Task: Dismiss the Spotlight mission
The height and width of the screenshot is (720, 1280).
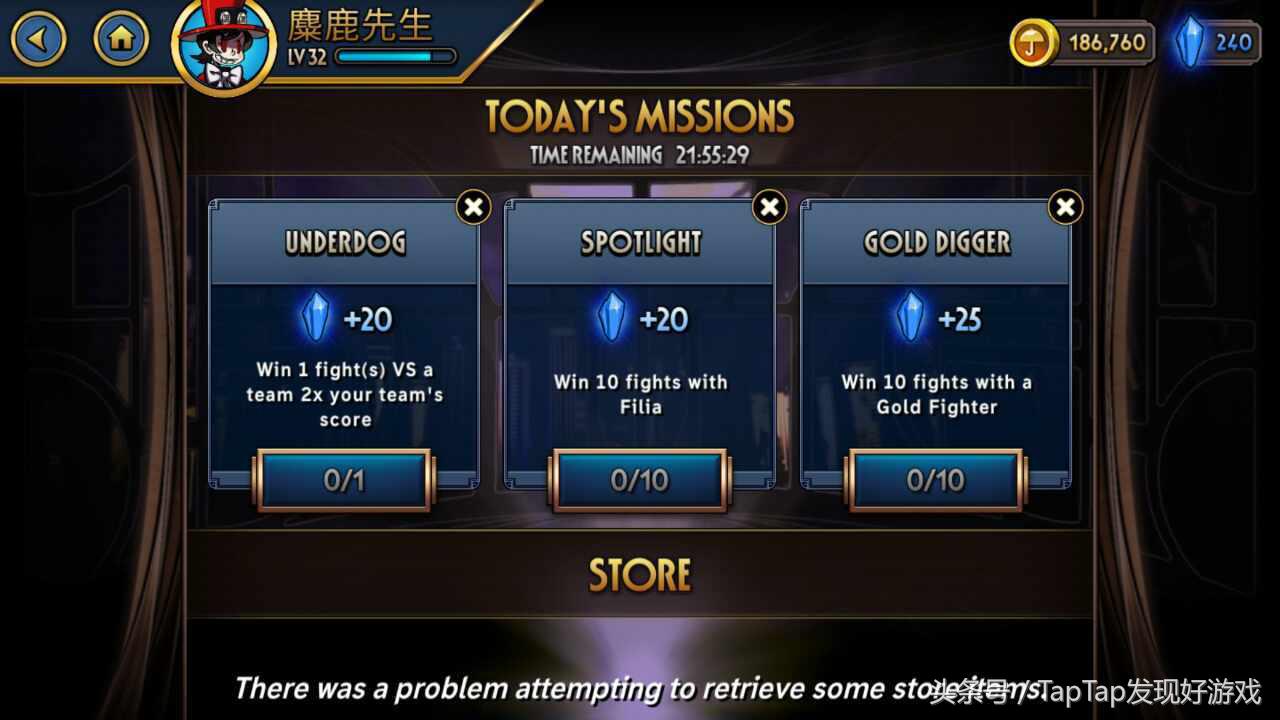Action: point(769,207)
